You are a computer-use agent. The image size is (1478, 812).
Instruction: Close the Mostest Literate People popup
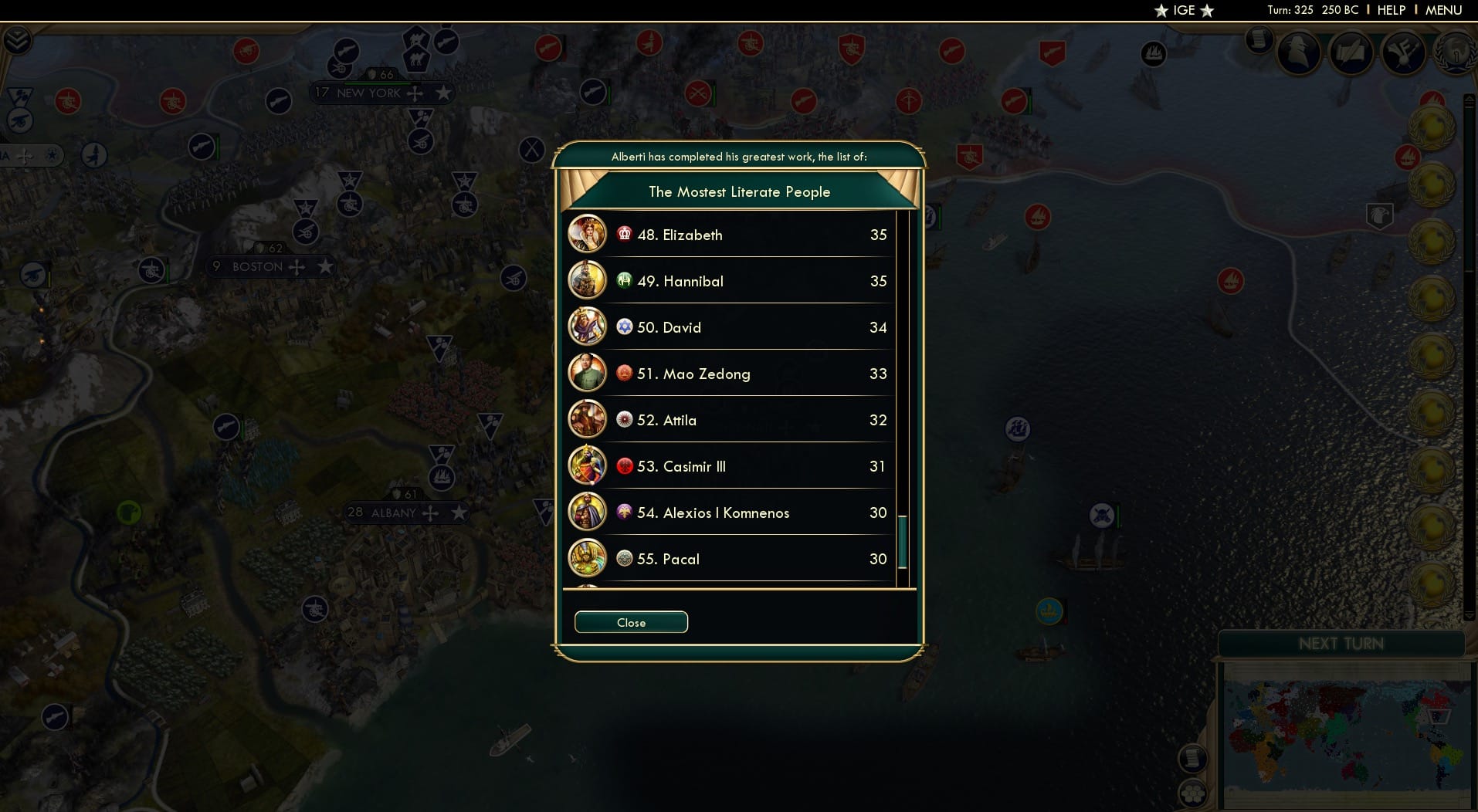click(x=630, y=622)
